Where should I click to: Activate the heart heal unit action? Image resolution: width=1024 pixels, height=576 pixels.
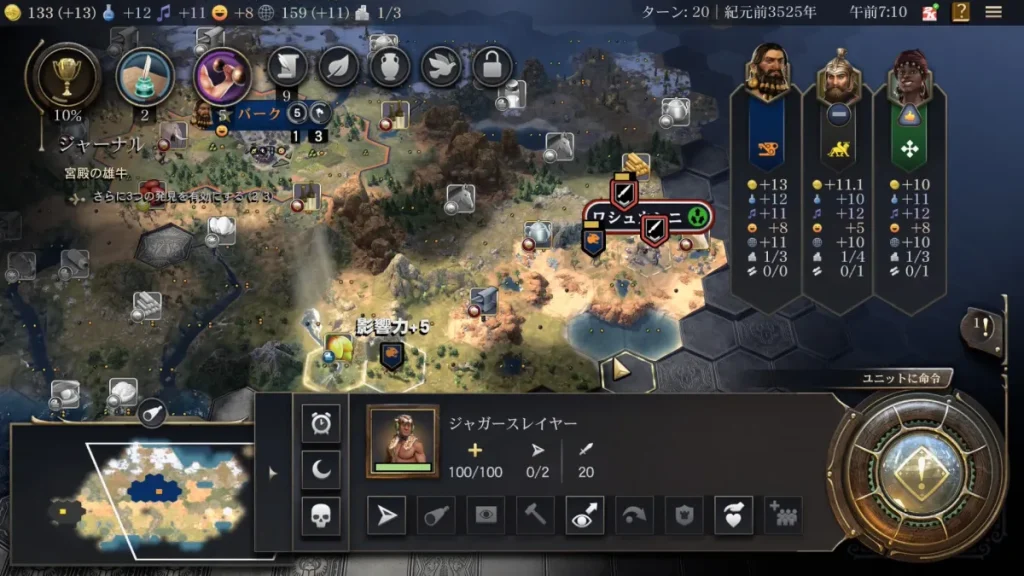click(733, 515)
